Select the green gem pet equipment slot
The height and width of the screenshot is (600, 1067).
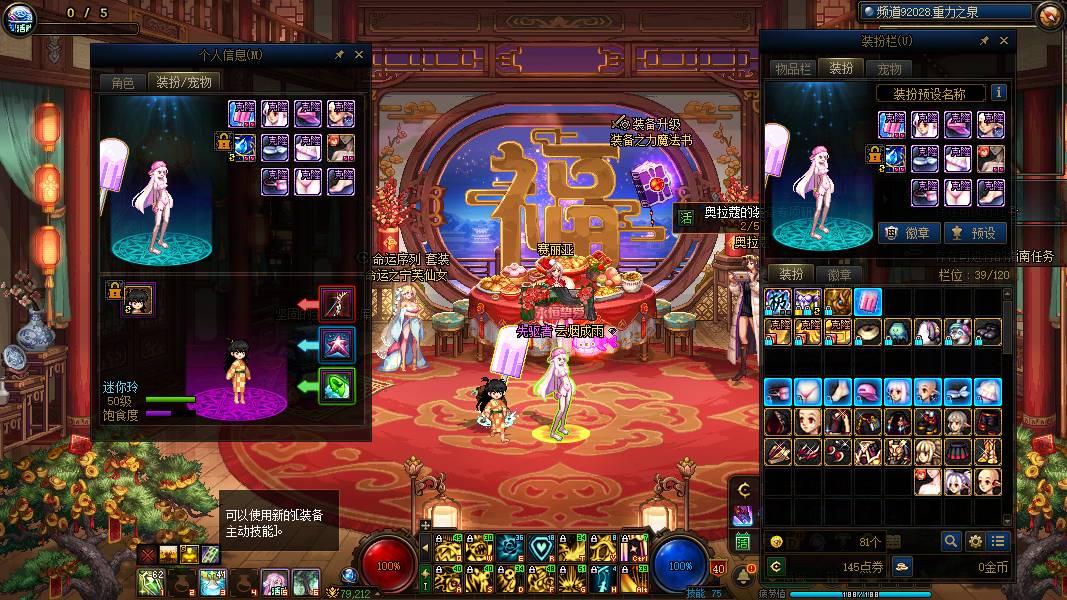pos(336,385)
